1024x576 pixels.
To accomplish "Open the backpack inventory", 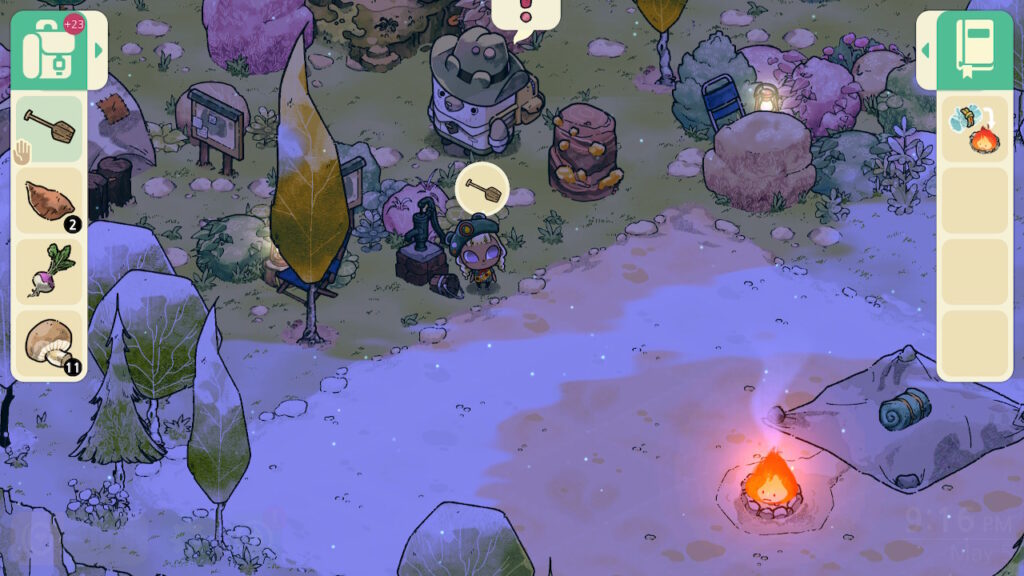I will tap(48, 50).
